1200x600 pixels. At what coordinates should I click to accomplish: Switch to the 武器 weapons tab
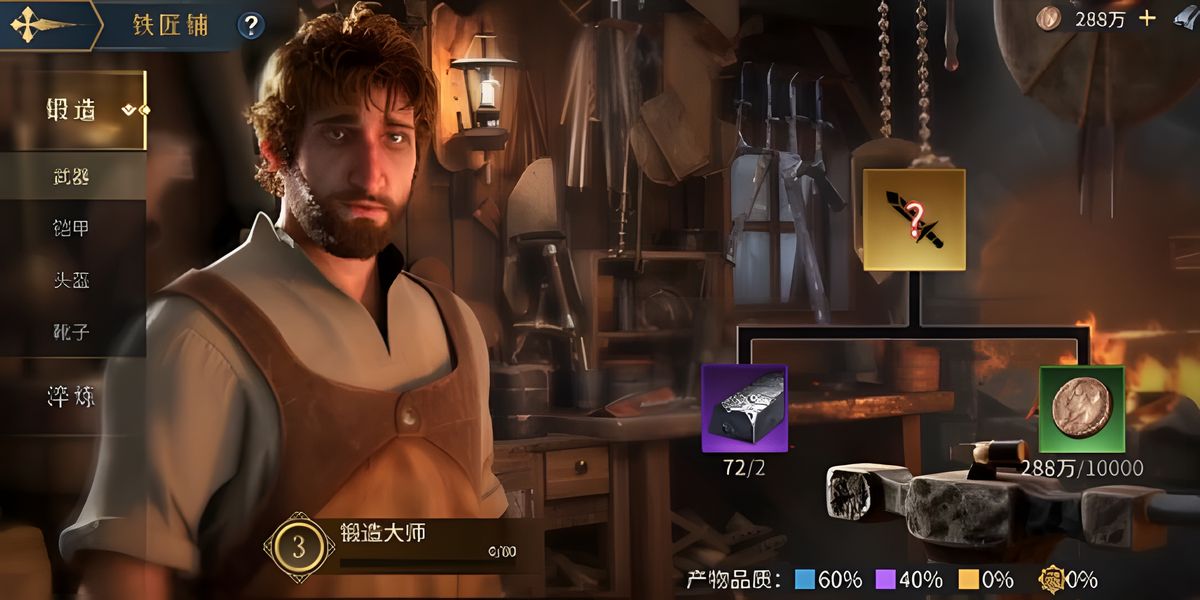click(72, 177)
